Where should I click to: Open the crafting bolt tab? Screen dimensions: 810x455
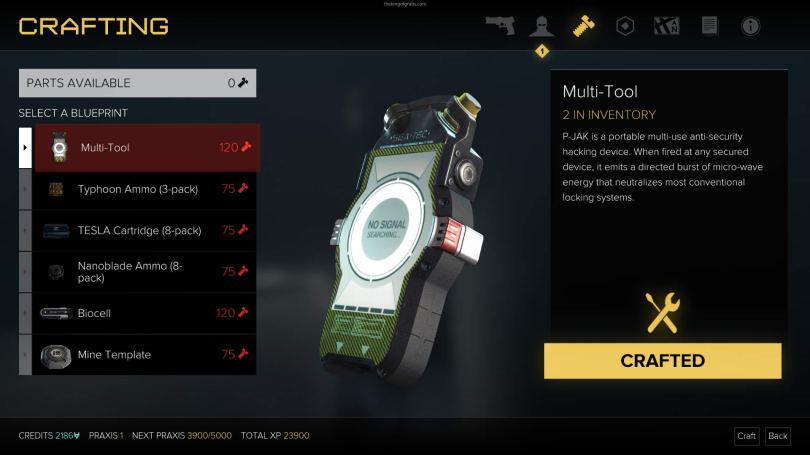[583, 26]
